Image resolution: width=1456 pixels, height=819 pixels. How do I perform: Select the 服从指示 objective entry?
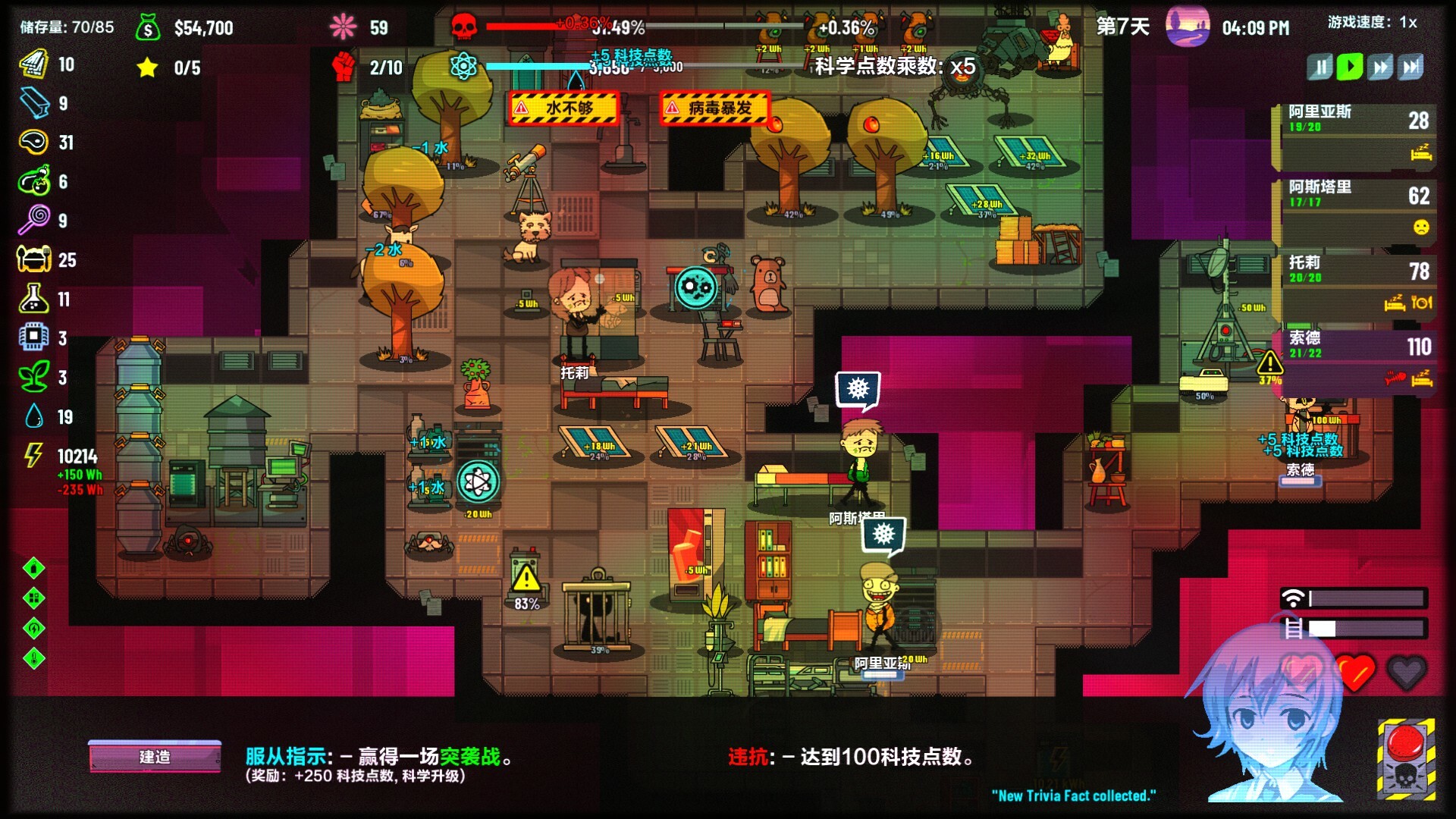[x=375, y=758]
